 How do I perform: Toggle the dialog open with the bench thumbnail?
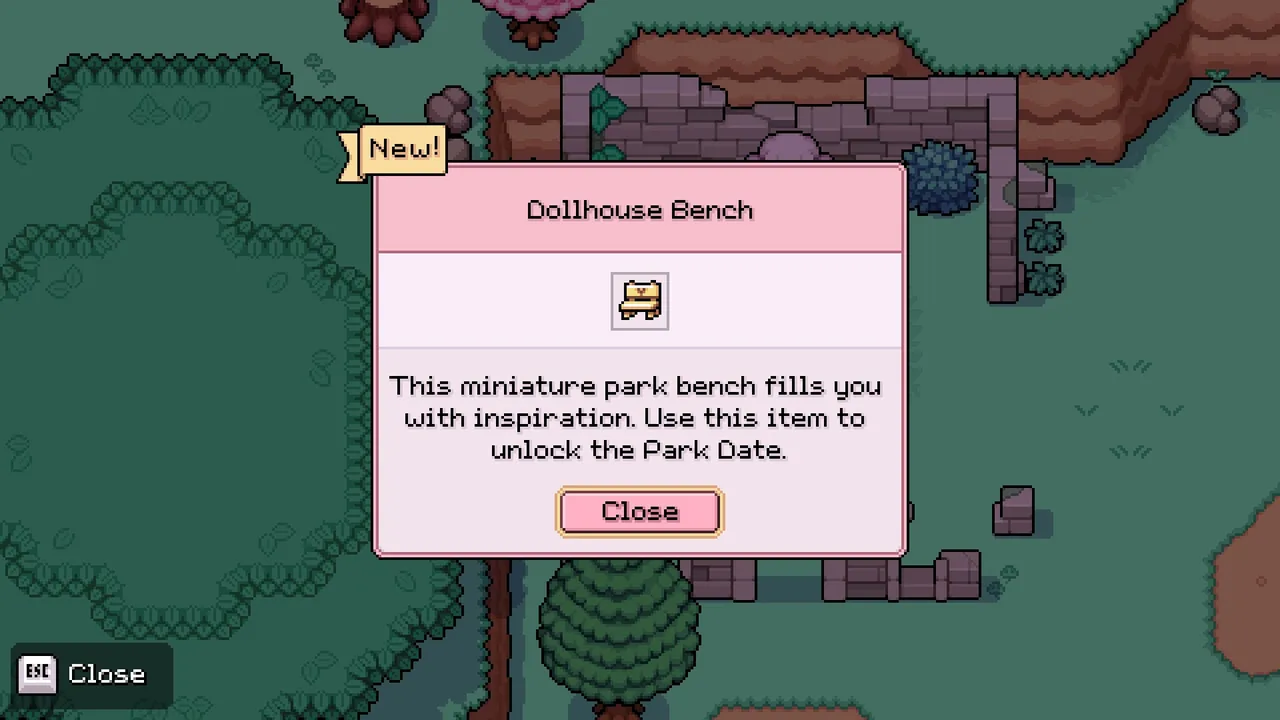click(639, 300)
